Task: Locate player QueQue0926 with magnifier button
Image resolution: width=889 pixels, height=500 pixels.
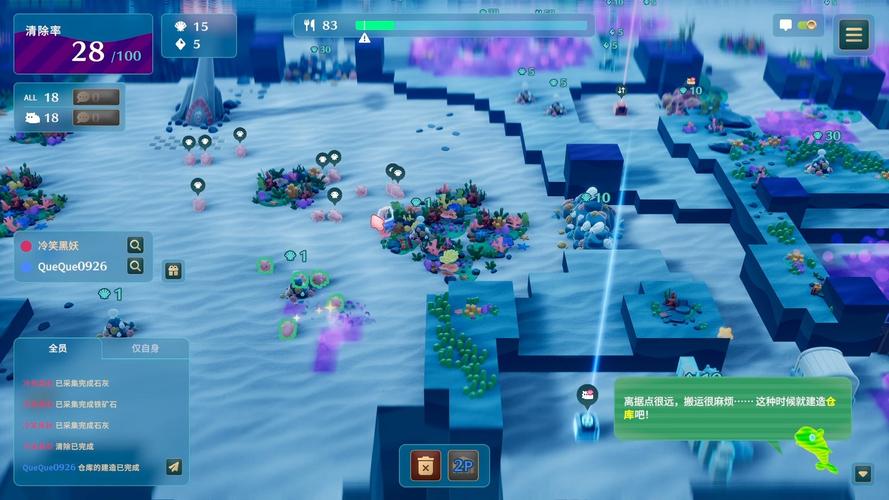Action: tap(135, 266)
